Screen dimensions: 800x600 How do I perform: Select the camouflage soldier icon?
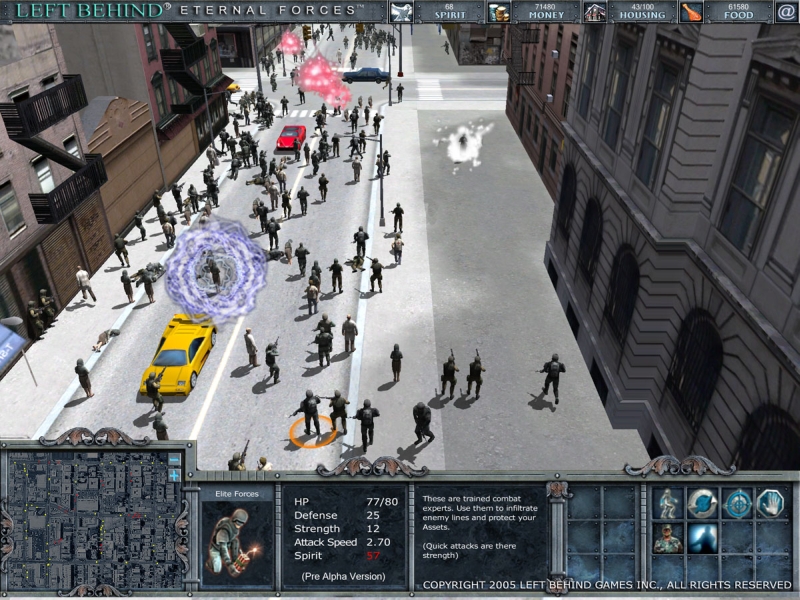click(x=668, y=538)
